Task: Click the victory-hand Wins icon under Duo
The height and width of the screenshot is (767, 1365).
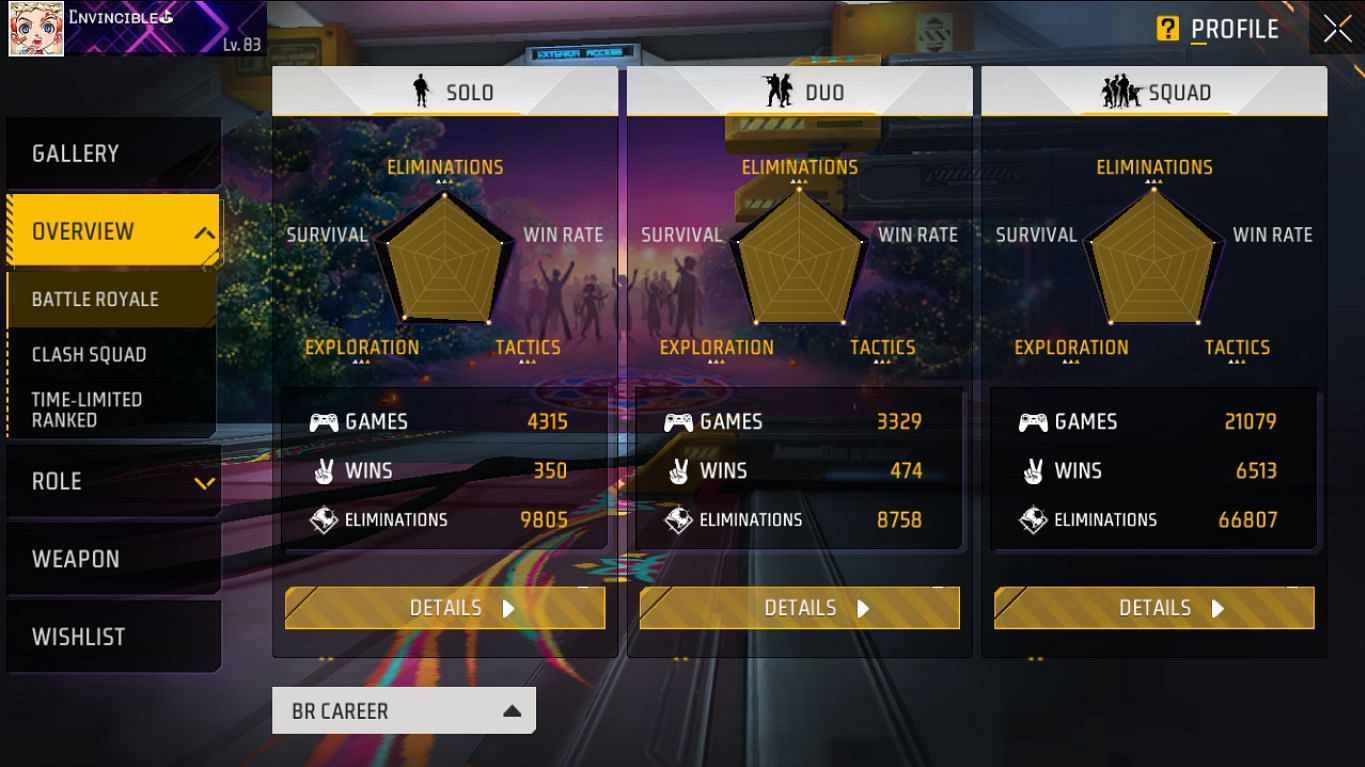Action: click(679, 470)
